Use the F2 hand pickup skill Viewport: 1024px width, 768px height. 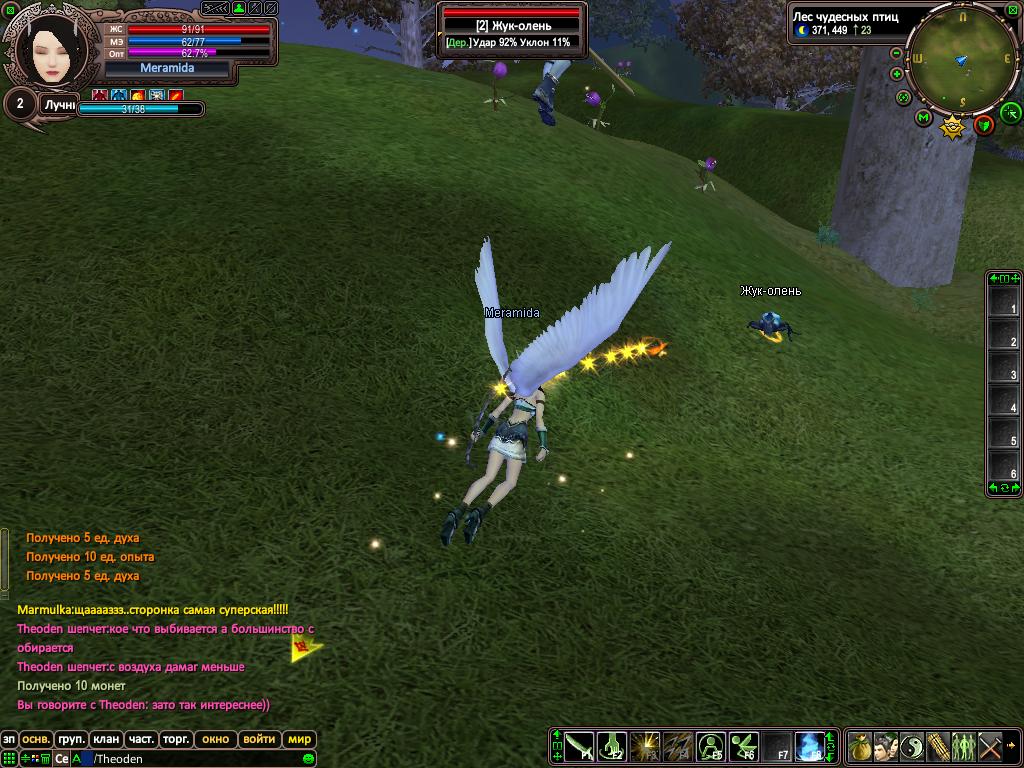[612, 746]
